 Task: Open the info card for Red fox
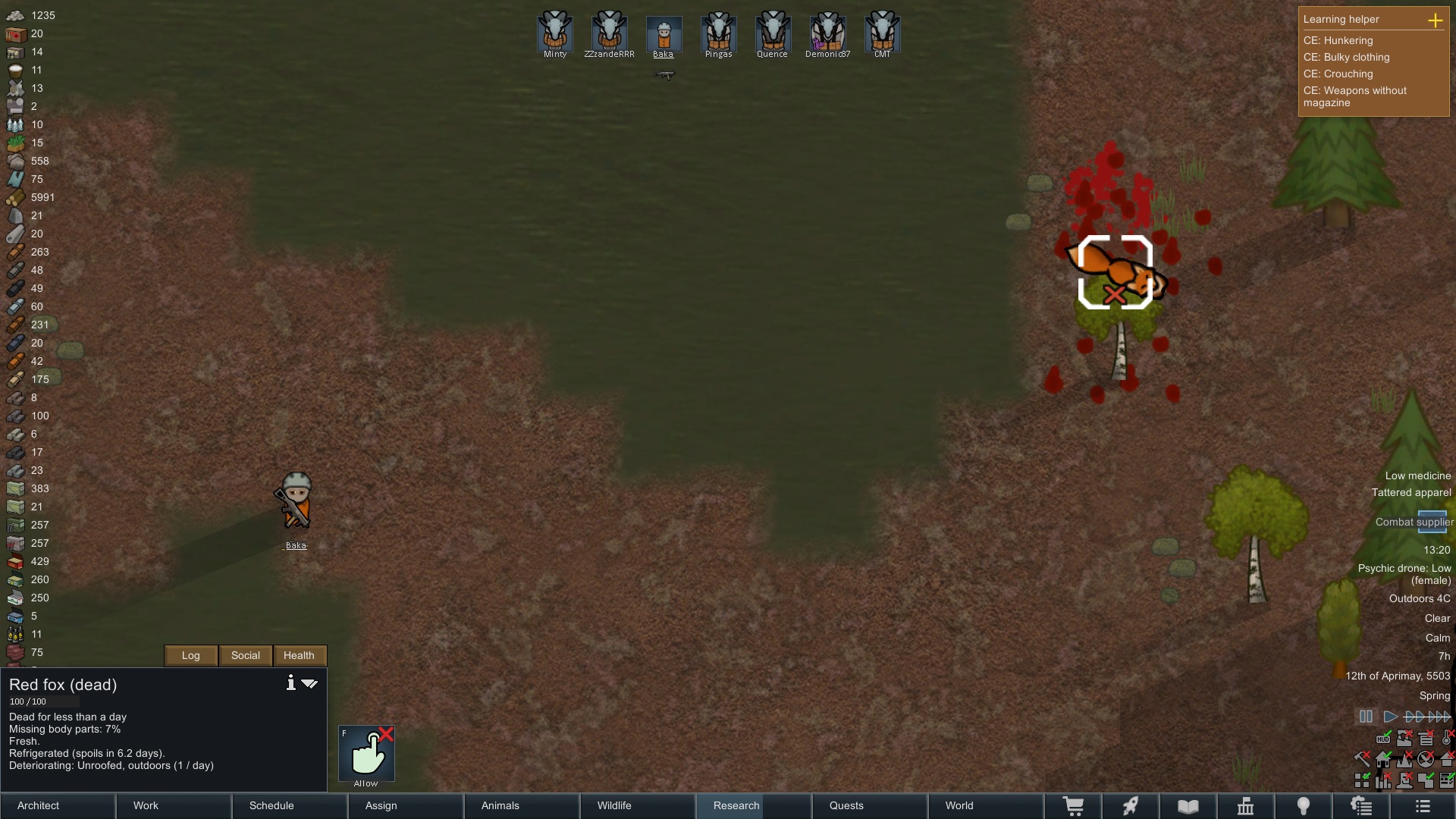pyautogui.click(x=290, y=683)
